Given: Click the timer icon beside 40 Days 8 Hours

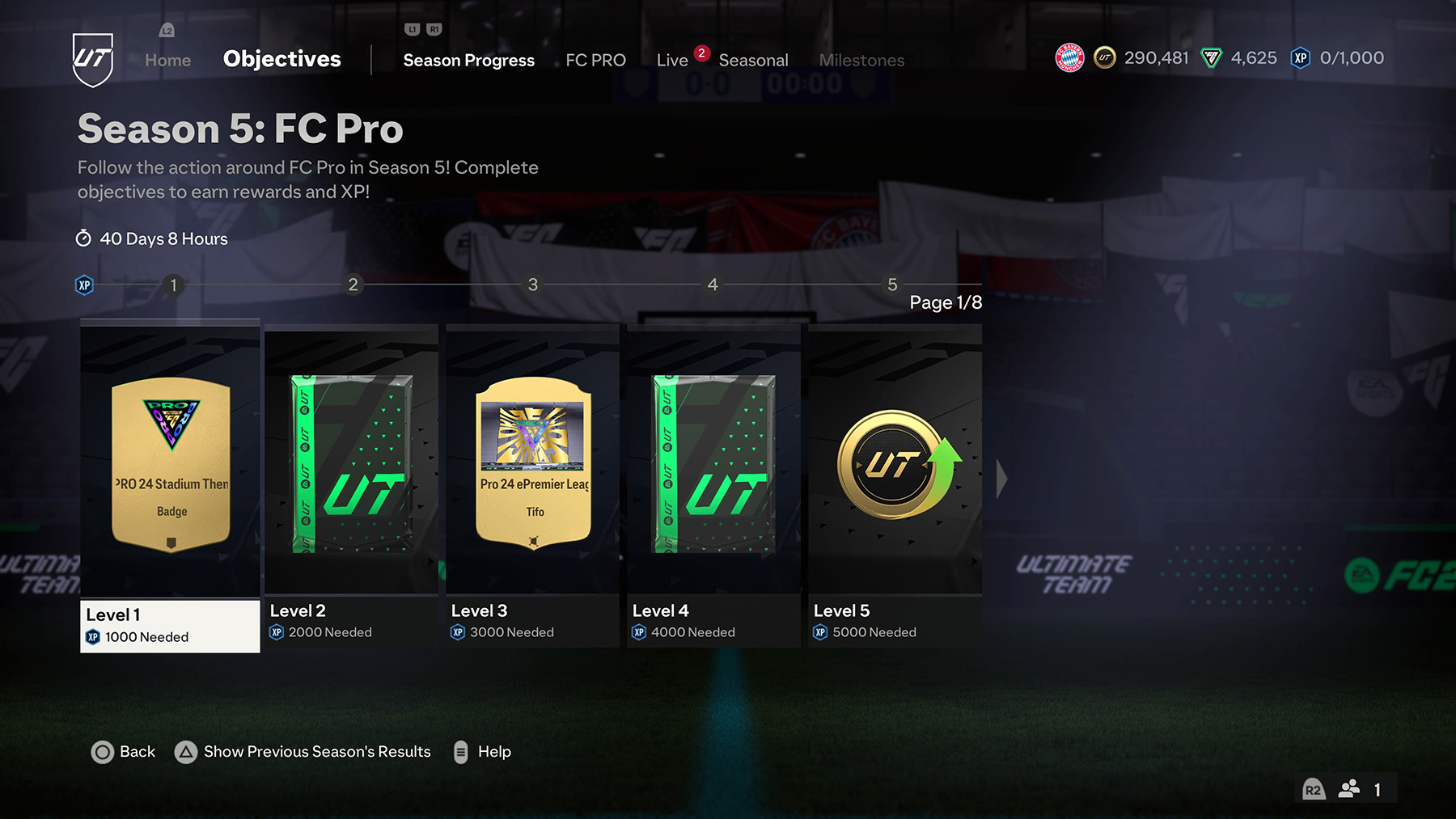Looking at the screenshot, I should 83,239.
